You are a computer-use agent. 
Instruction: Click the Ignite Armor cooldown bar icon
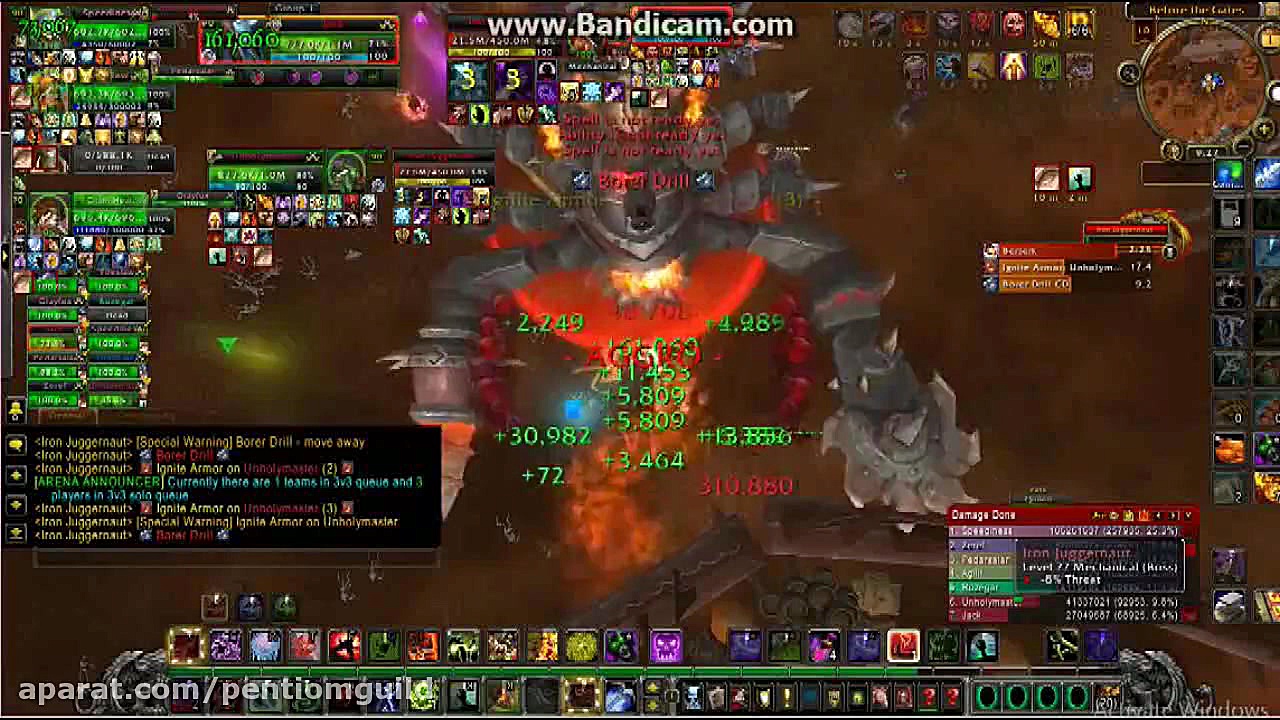991,268
